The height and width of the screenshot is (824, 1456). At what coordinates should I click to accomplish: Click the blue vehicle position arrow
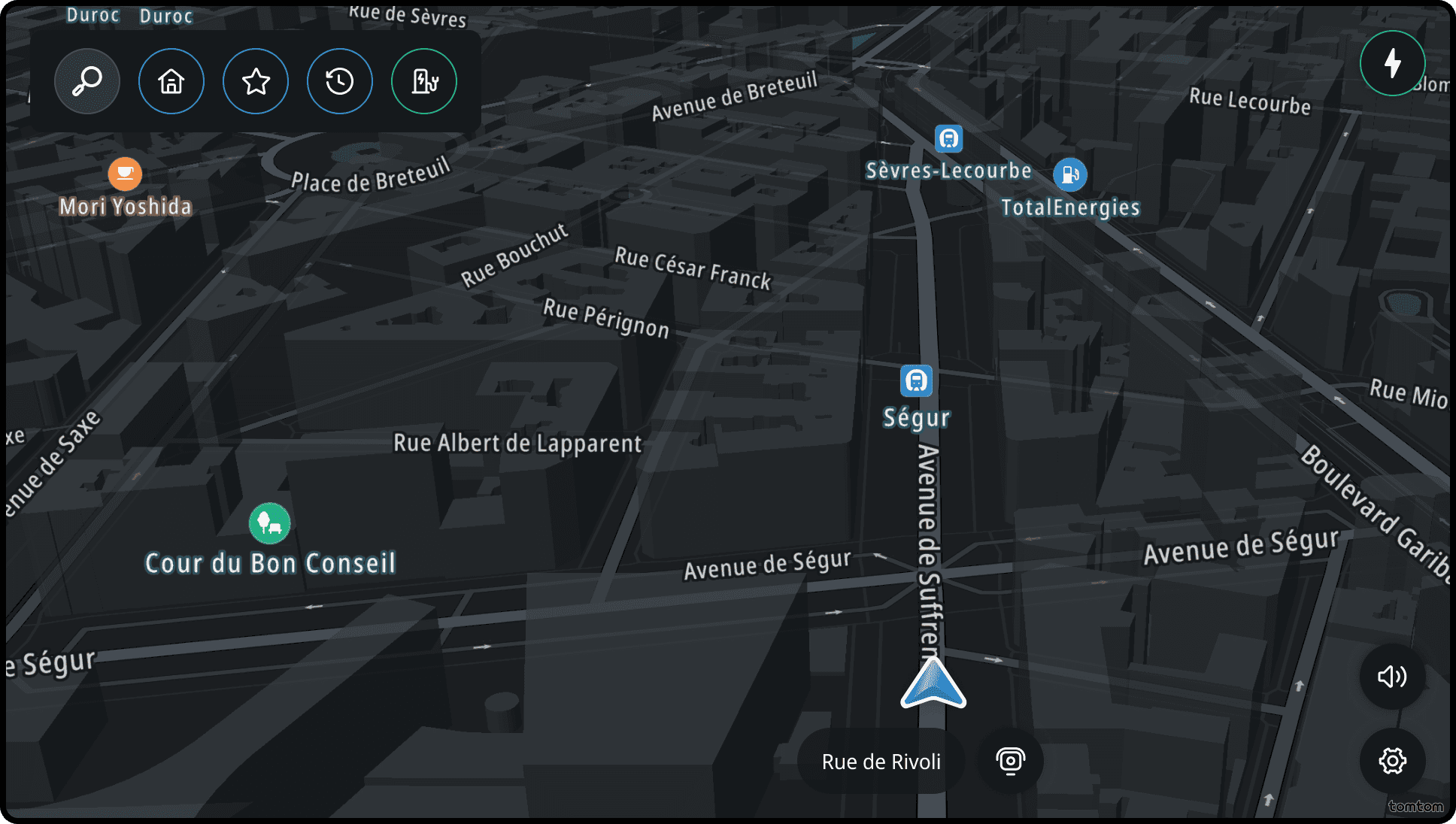[x=933, y=684]
